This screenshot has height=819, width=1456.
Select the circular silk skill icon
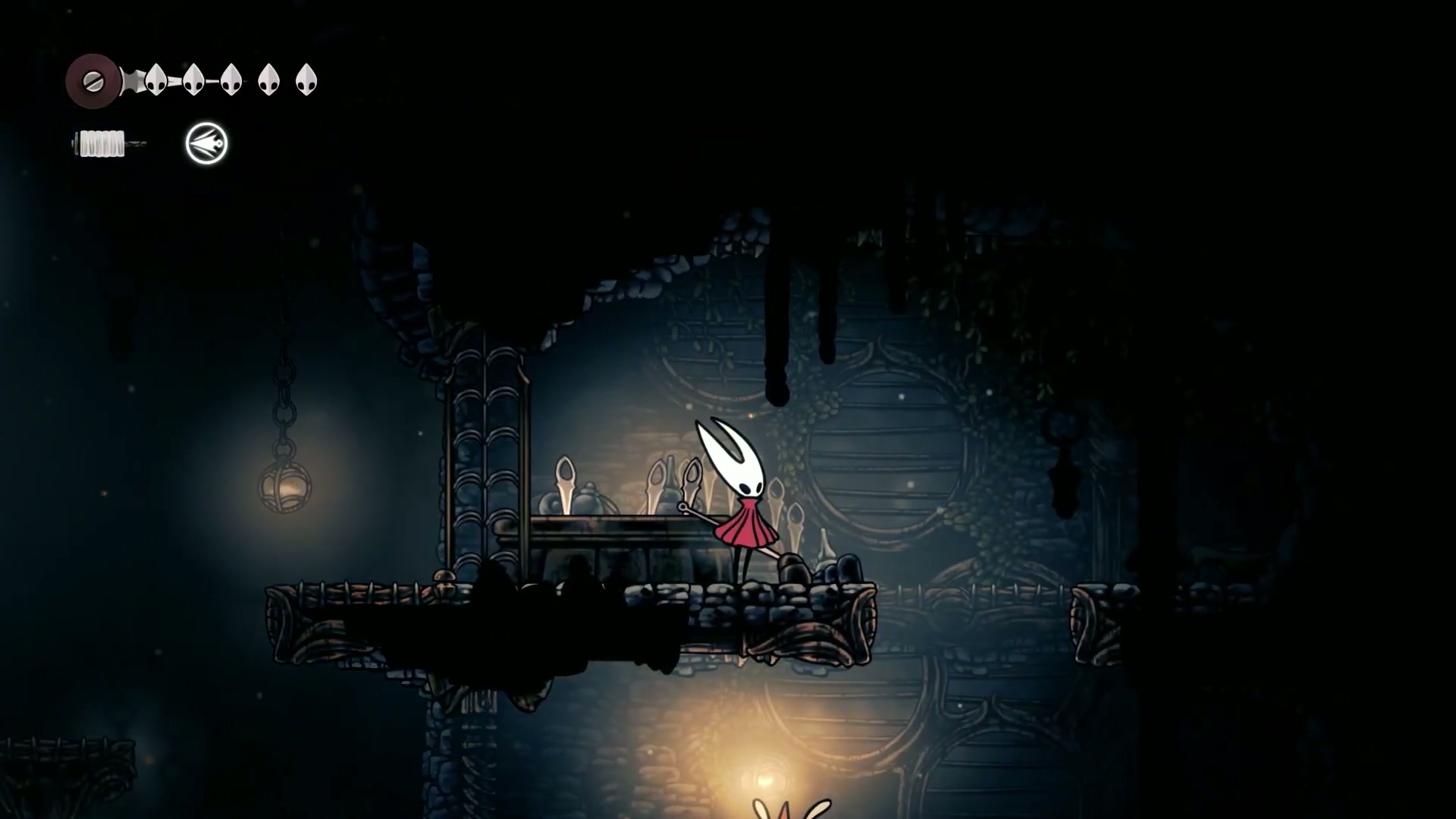(206, 143)
